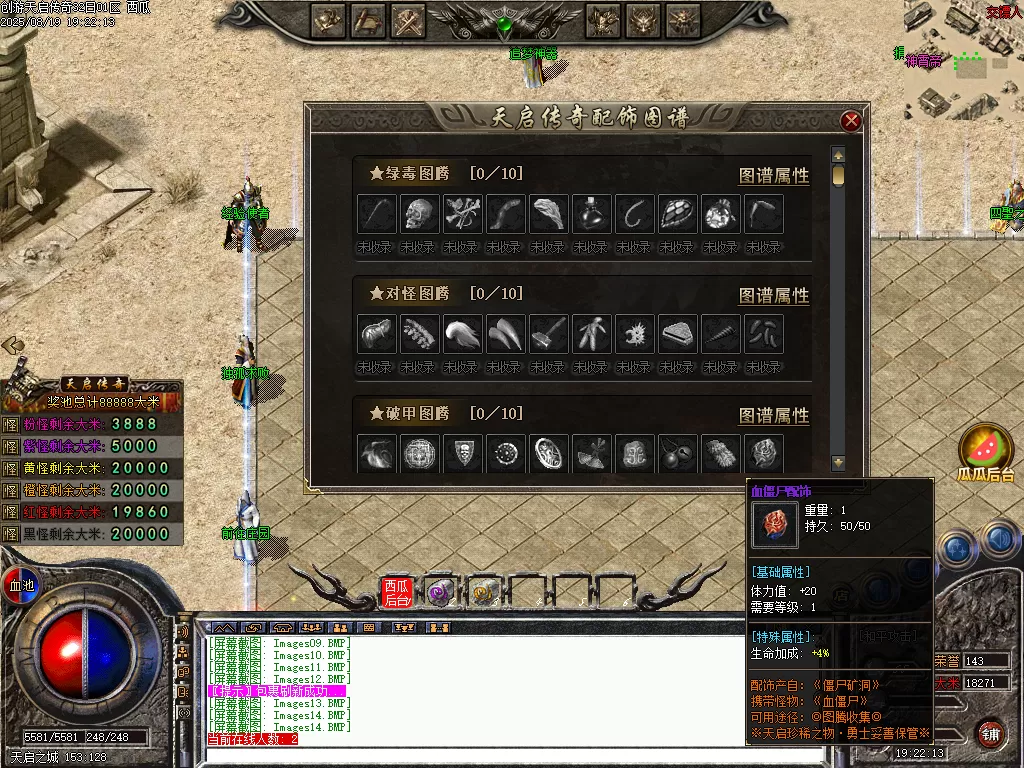Select the skull item in 绿毒图腾

coord(420,214)
